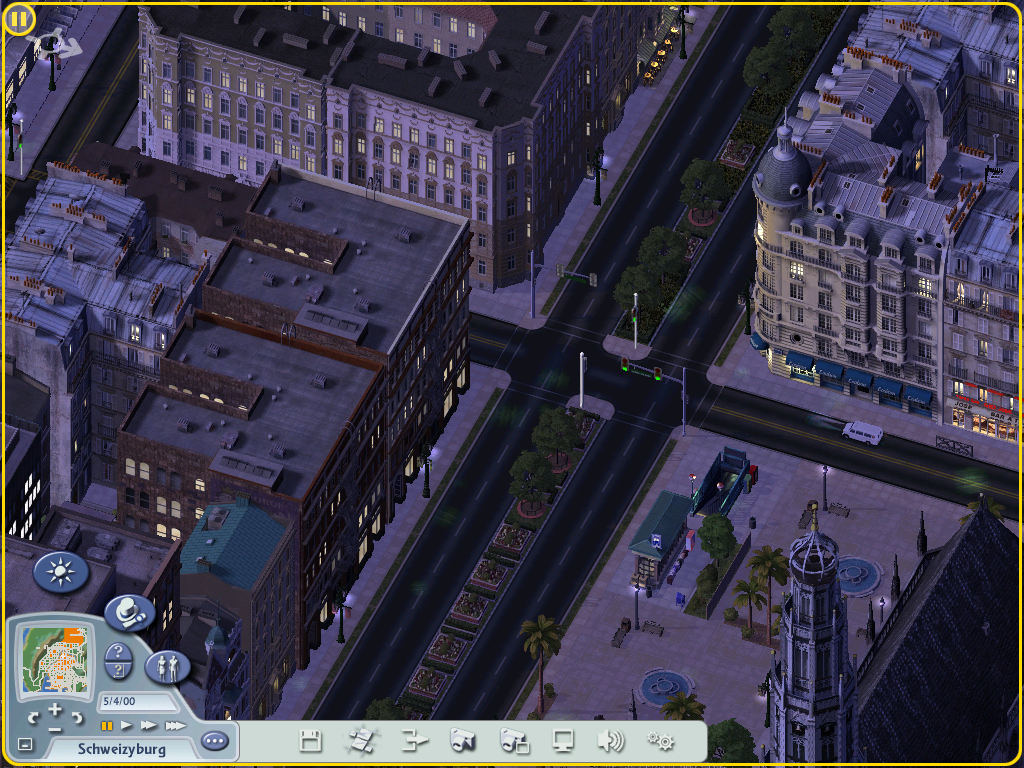Zoom in with the plus button

click(x=55, y=709)
